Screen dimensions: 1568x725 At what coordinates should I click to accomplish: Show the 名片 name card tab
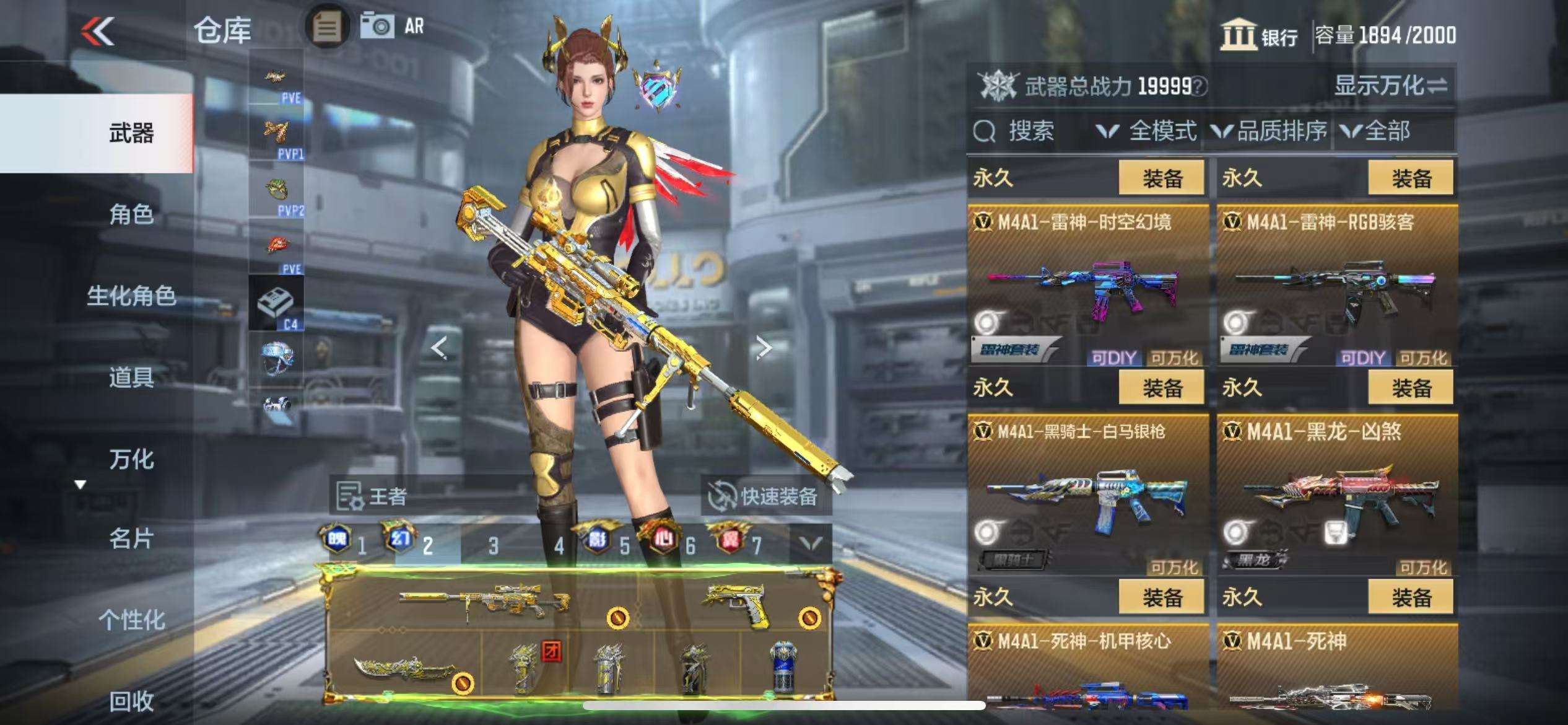(x=131, y=538)
